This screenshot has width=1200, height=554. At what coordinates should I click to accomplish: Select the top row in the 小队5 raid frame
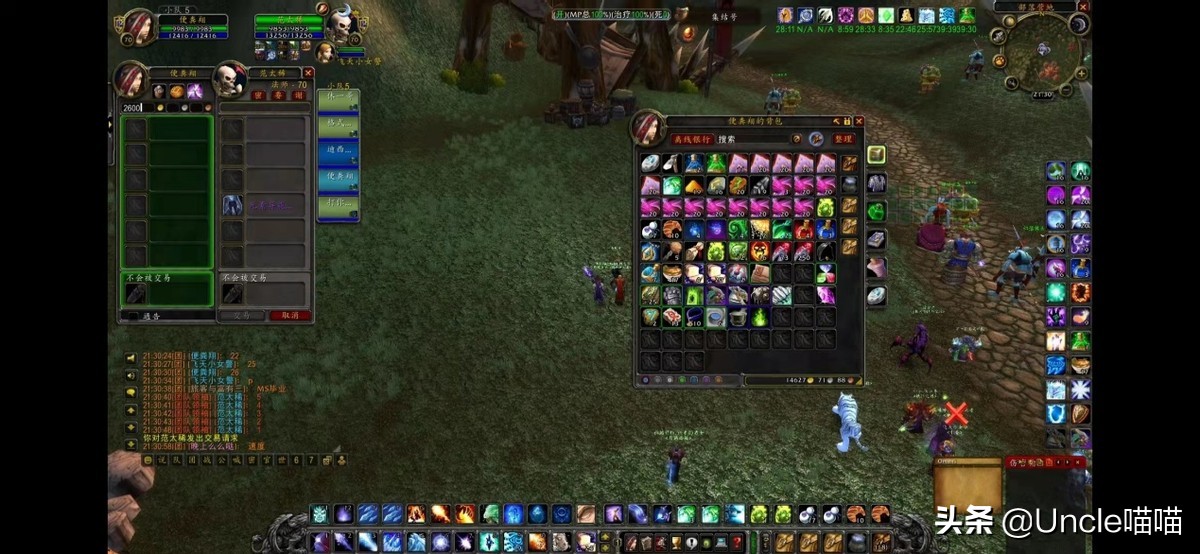(x=339, y=101)
